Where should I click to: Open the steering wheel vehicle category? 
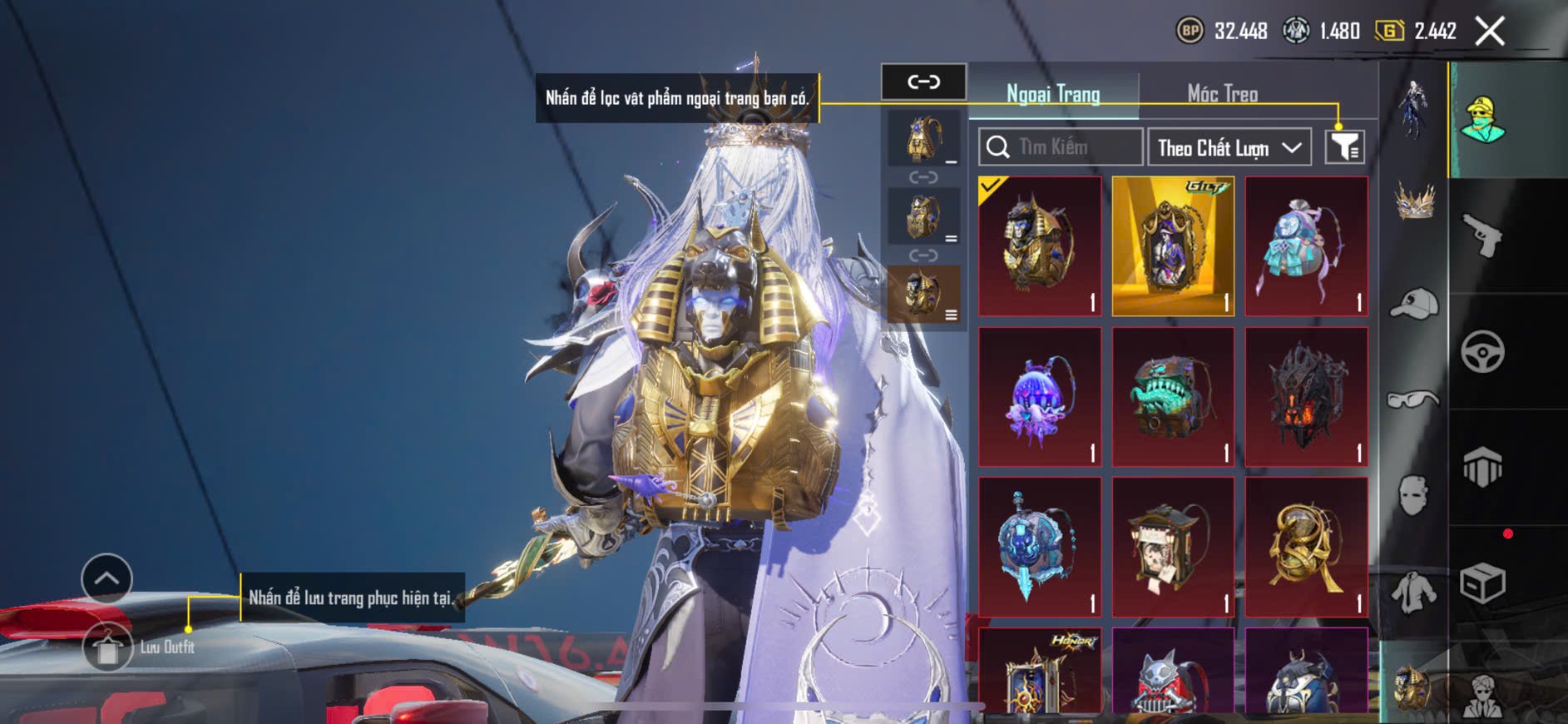[x=1482, y=351]
